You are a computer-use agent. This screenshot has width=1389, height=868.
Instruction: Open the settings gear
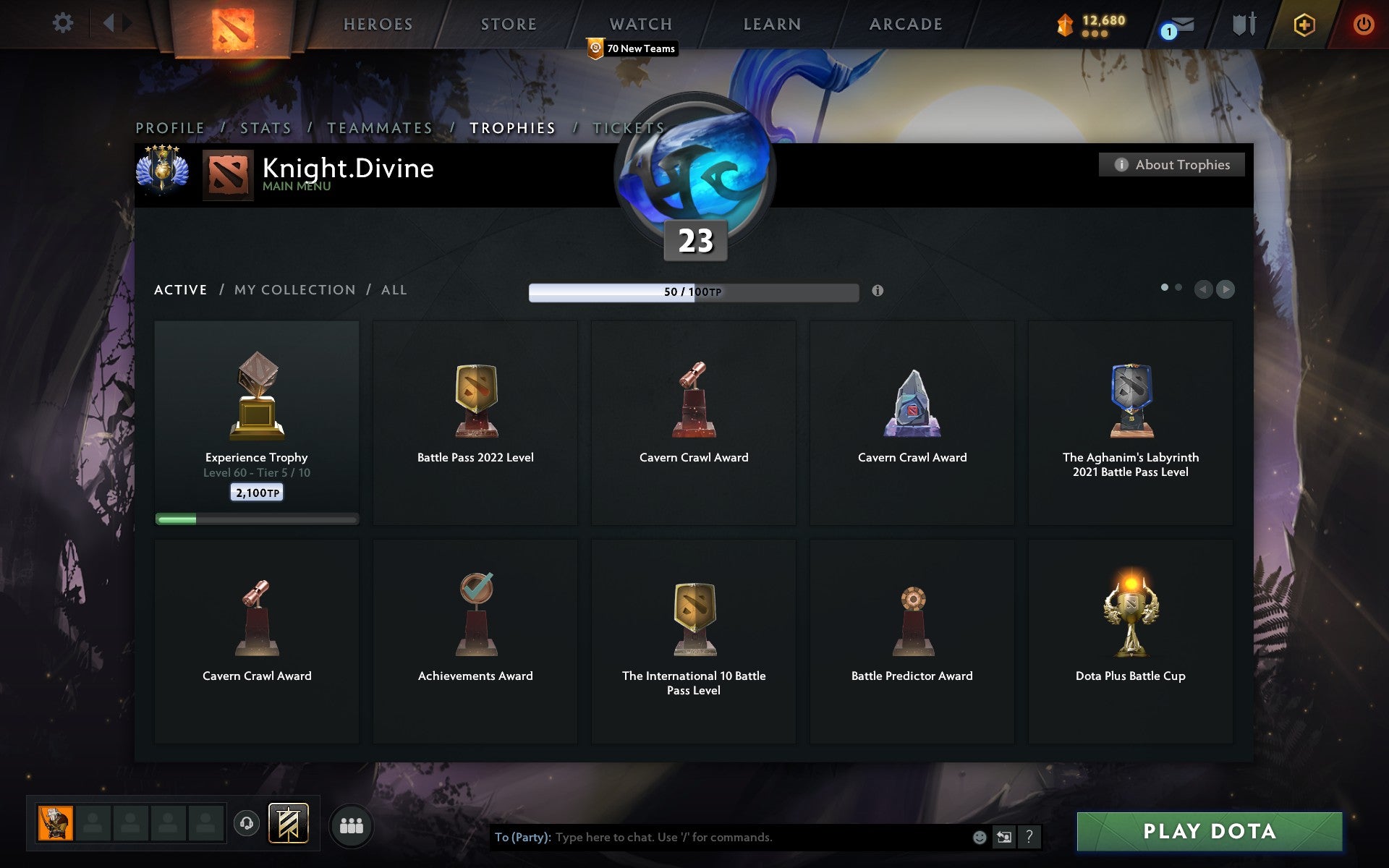64,22
